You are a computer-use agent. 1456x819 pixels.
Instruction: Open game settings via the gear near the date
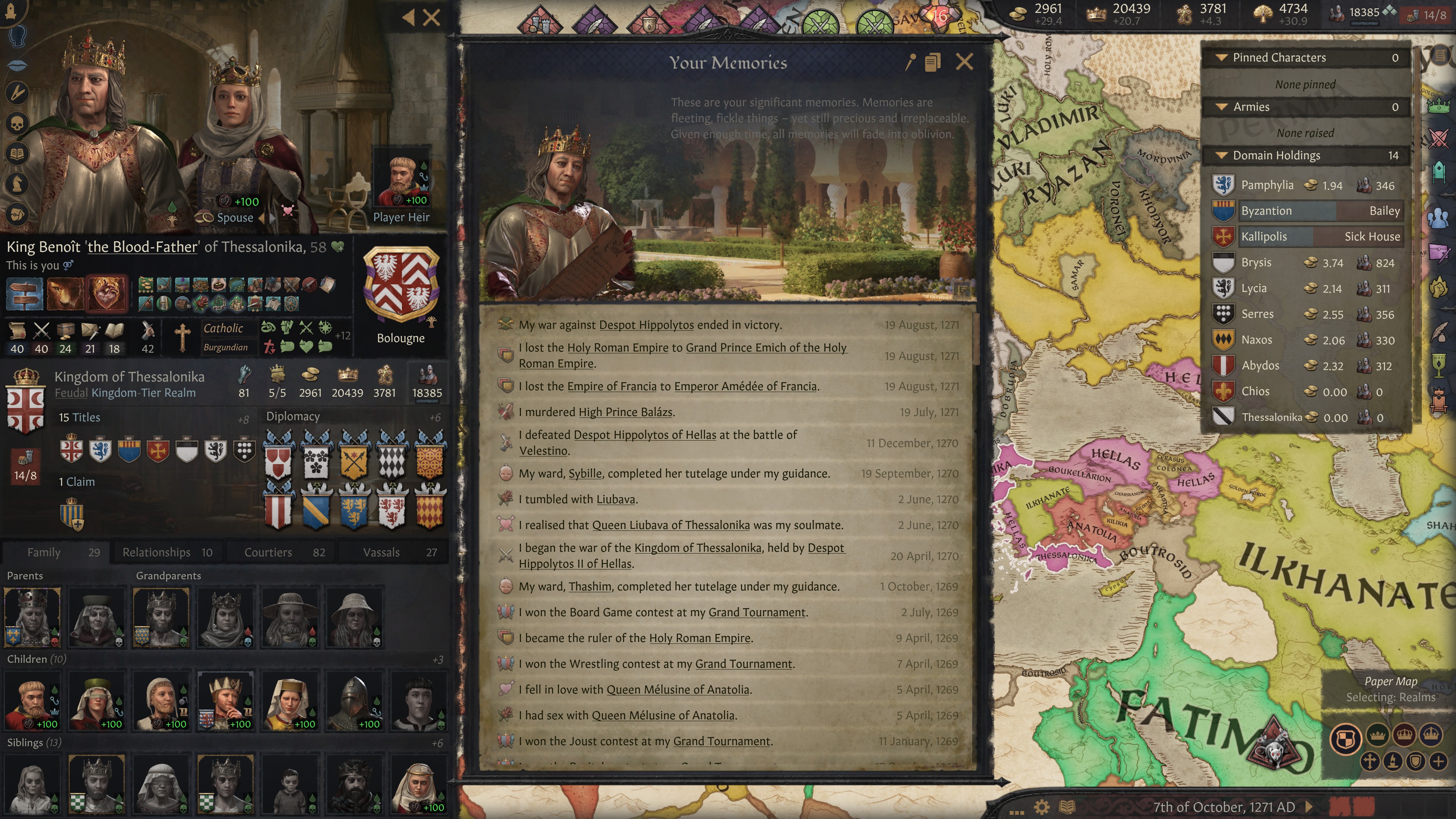[x=1042, y=807]
